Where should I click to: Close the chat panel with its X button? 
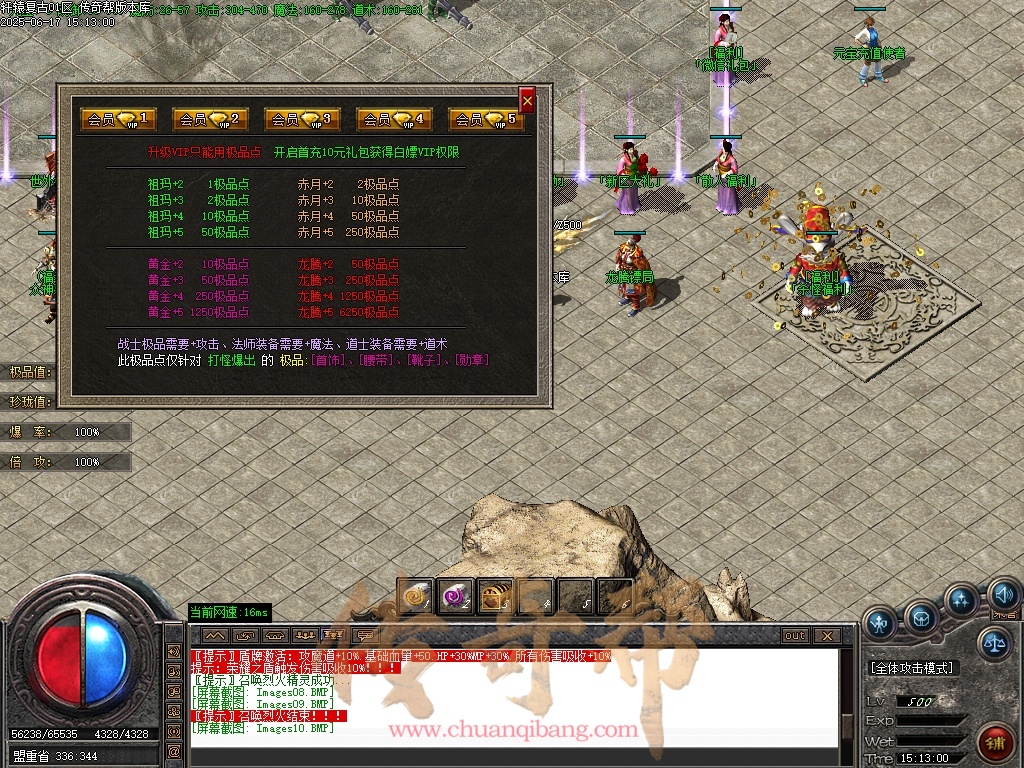[826, 635]
